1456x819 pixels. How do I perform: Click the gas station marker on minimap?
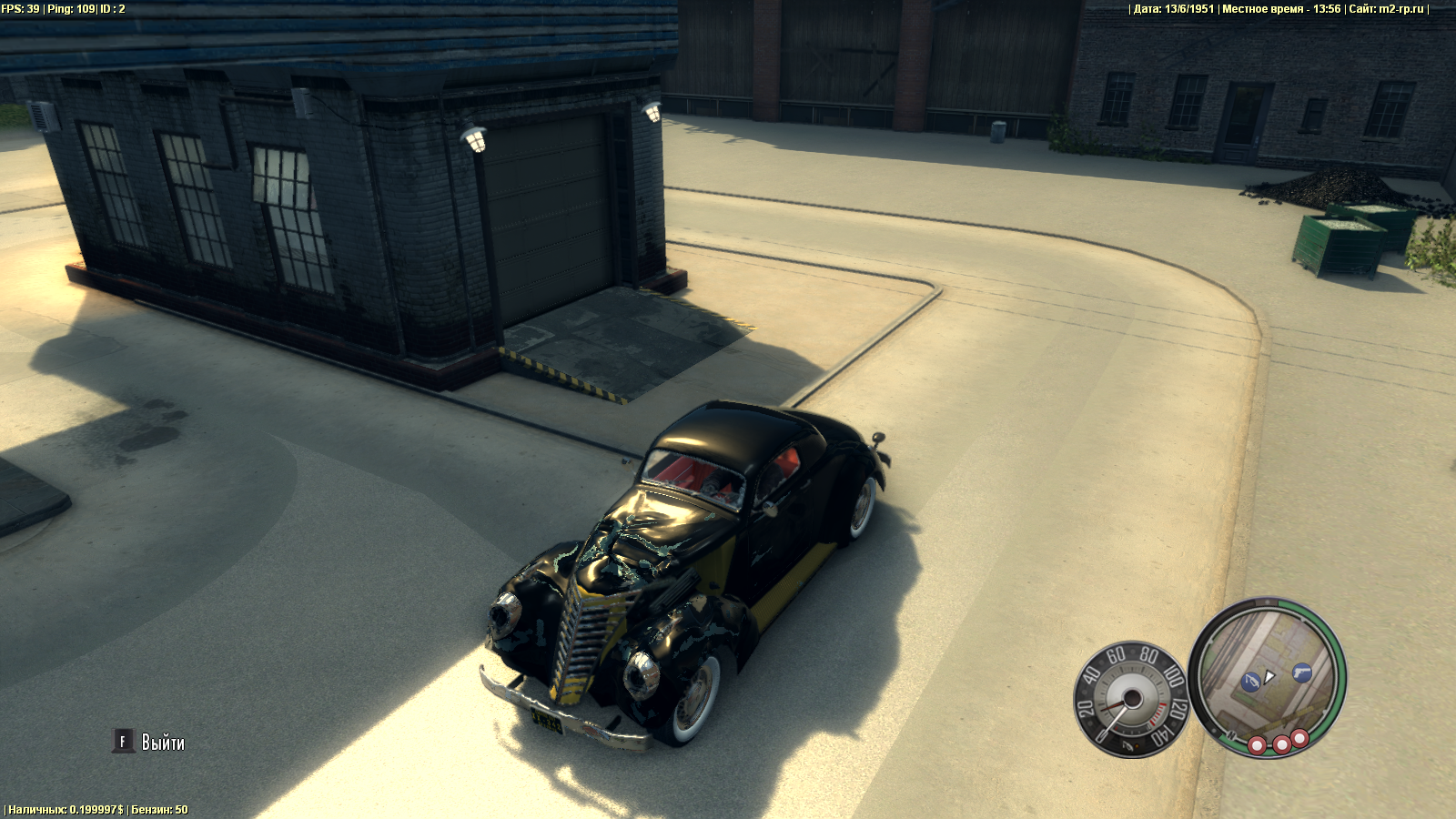coord(1251,681)
